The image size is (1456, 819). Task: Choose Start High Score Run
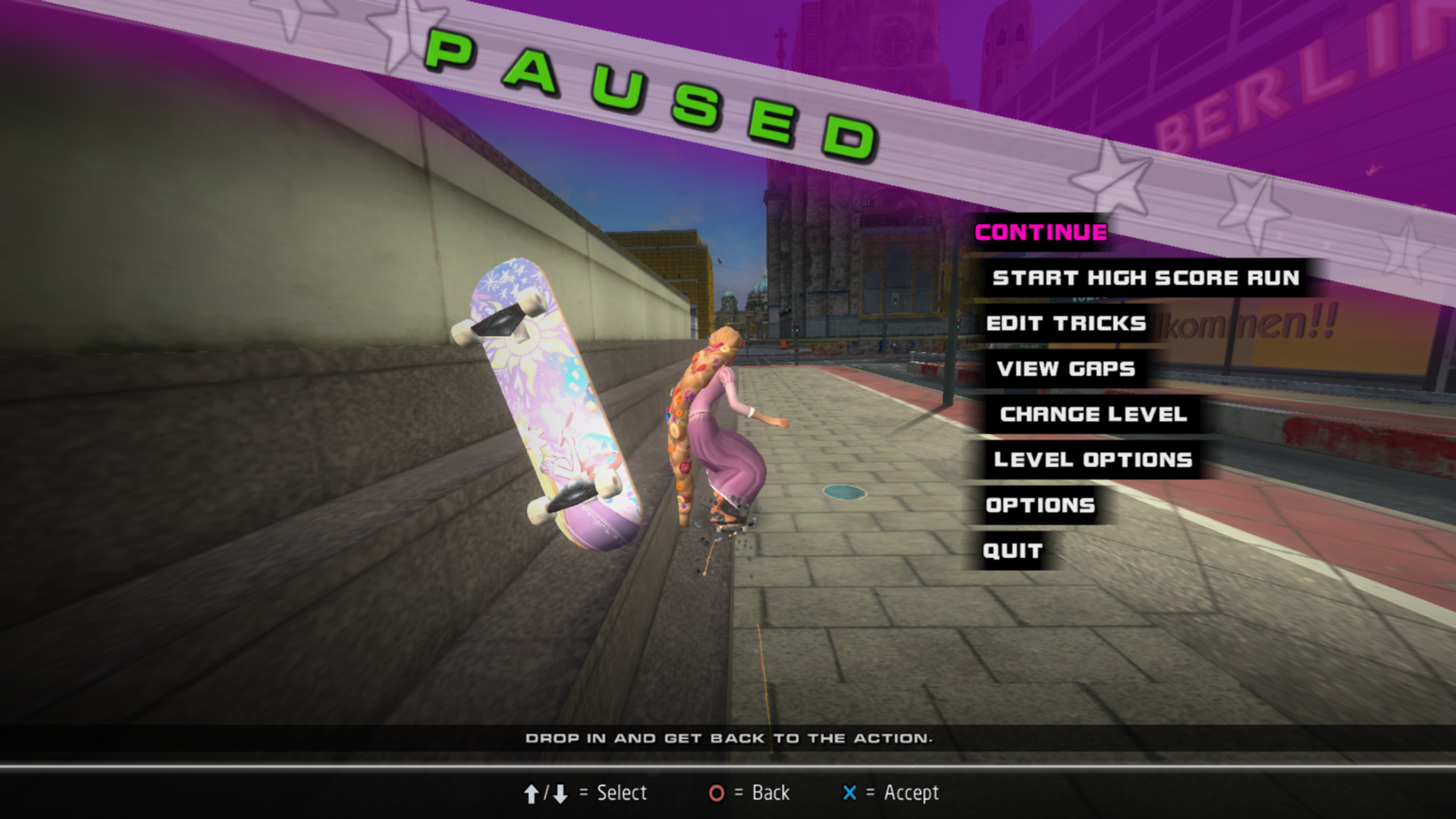pyautogui.click(x=1145, y=278)
